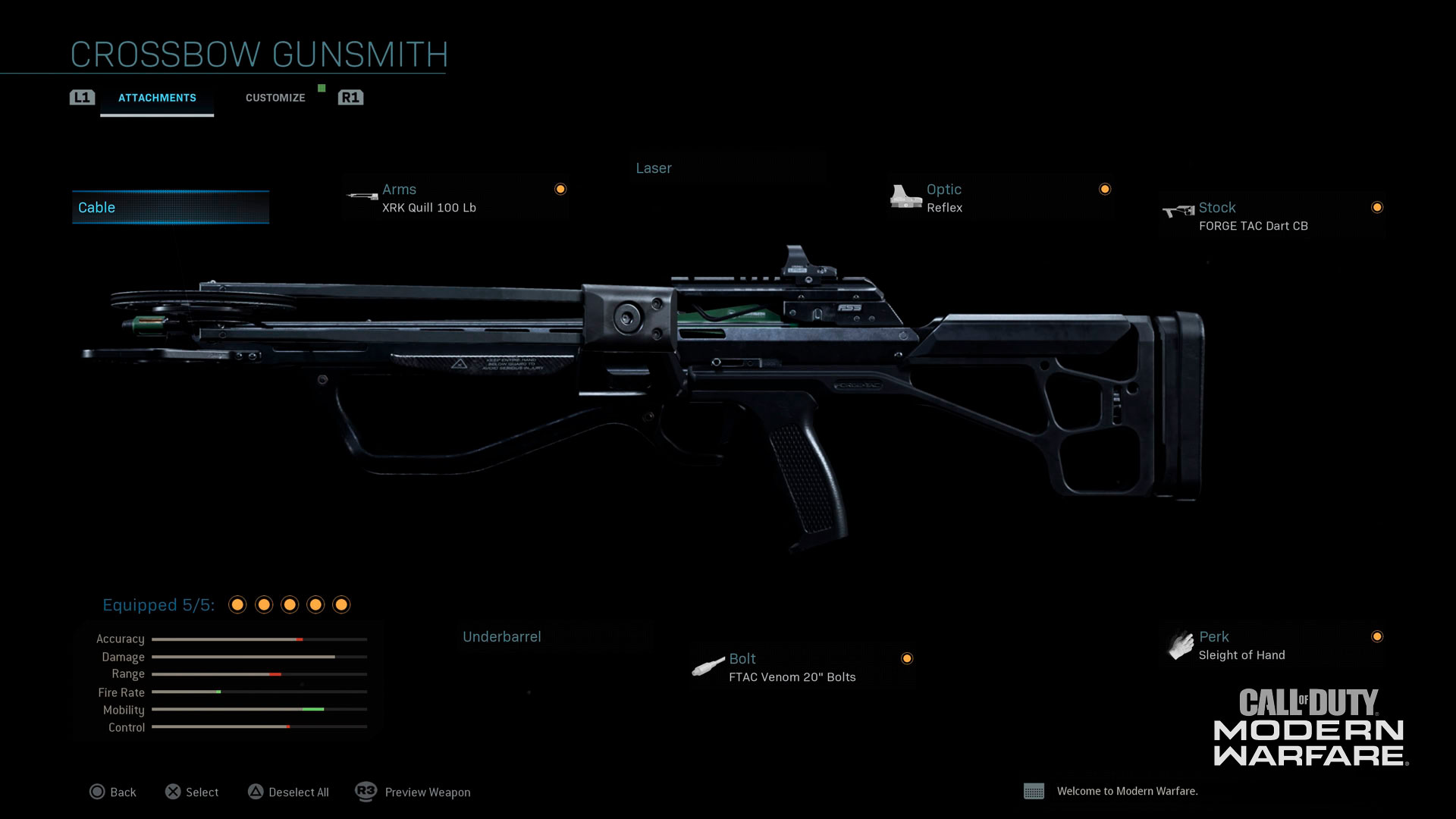
Task: Select the Bolt FTAC Venom slot
Action: (x=802, y=668)
